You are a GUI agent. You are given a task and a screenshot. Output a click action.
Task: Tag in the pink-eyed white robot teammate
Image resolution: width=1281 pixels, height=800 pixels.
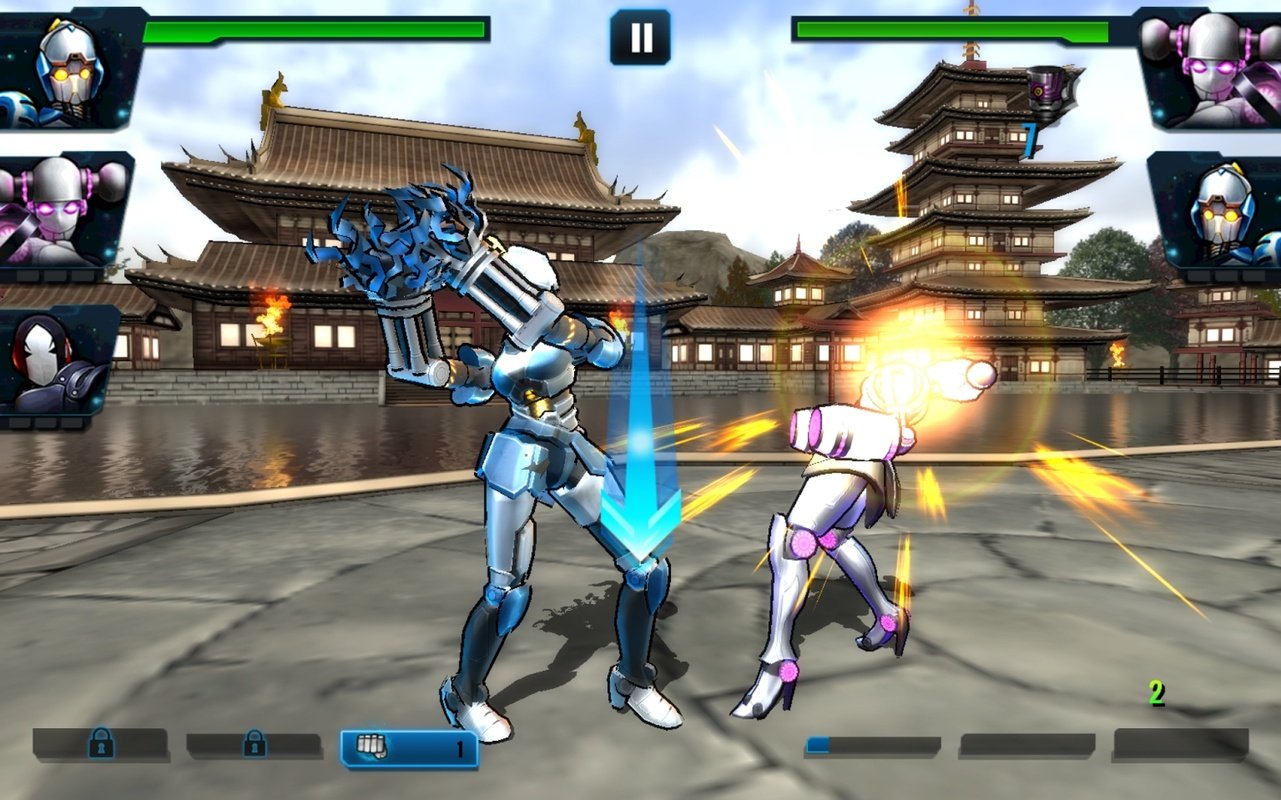point(64,211)
